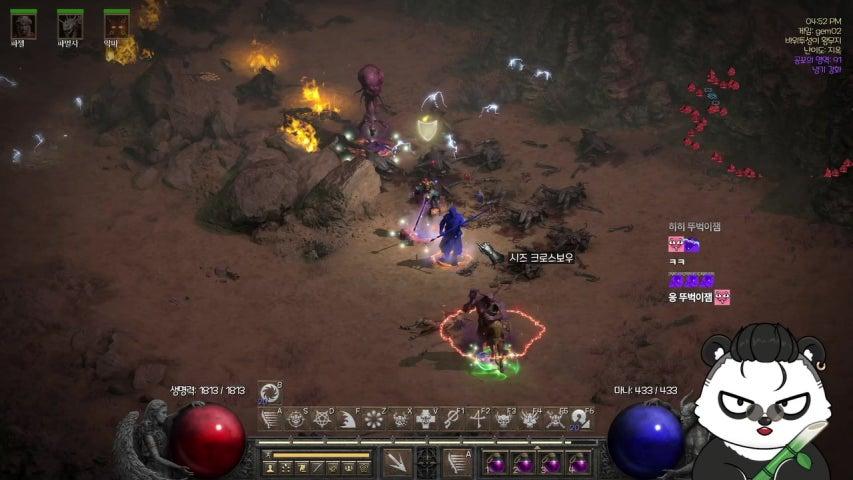This screenshot has width=853, height=480.
Task: Select the third summon portrait with glowing eyes
Action: pos(116,24)
